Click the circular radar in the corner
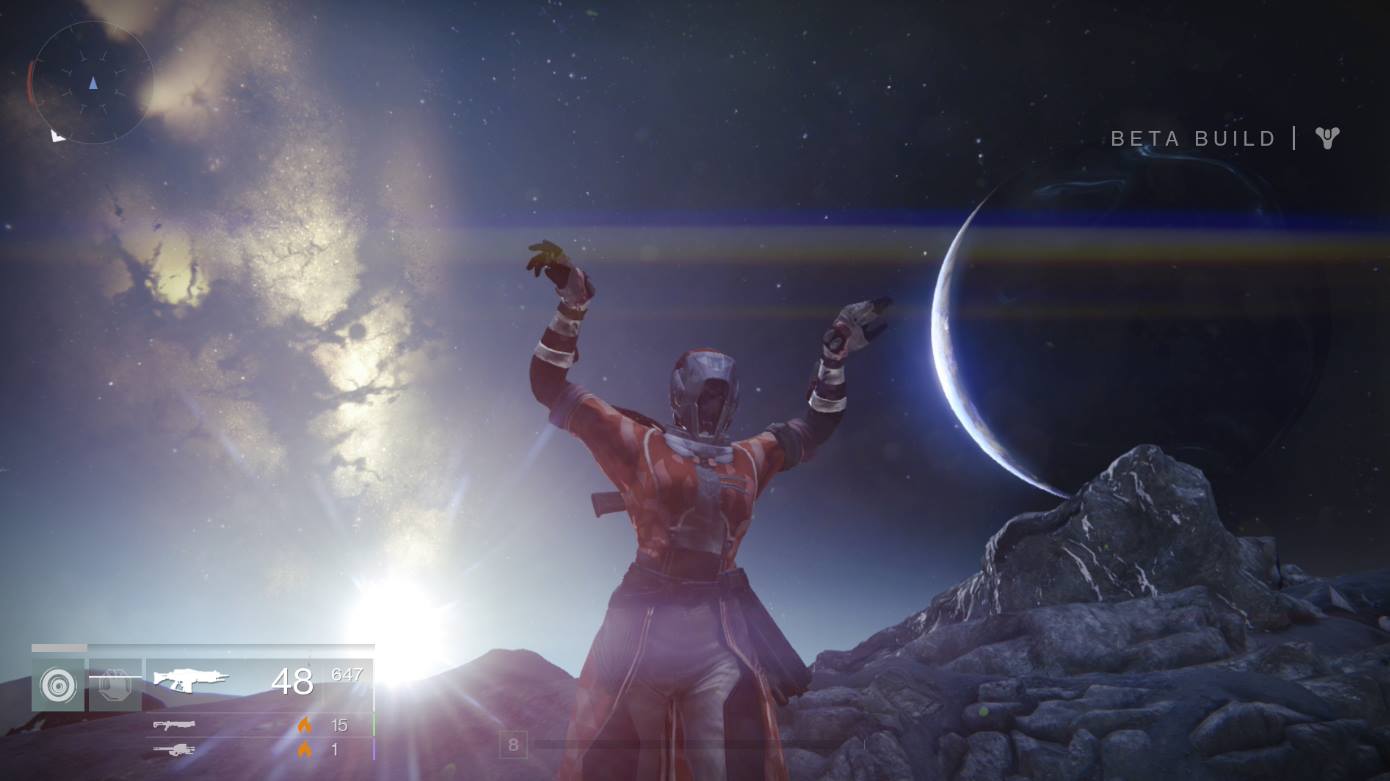This screenshot has height=781, width=1390. click(92, 83)
